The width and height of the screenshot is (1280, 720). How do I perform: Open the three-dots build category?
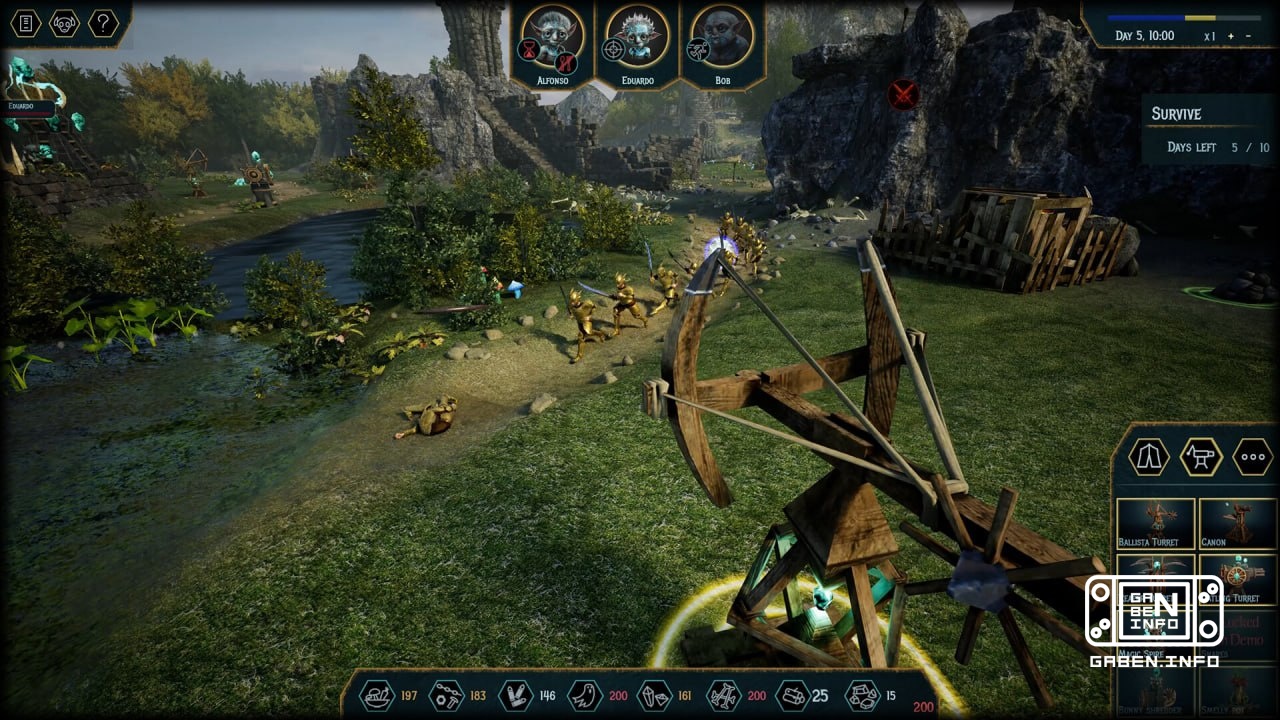(x=1252, y=457)
